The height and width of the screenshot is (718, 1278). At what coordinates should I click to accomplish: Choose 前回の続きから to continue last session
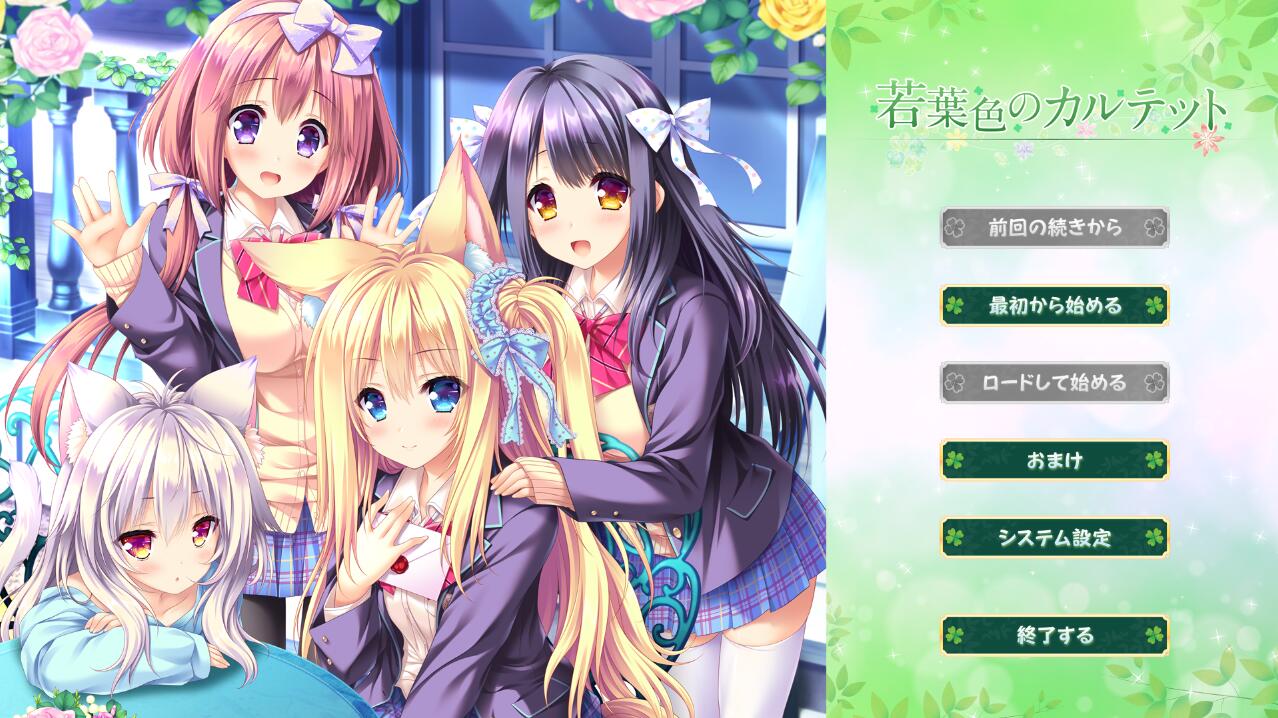1054,227
